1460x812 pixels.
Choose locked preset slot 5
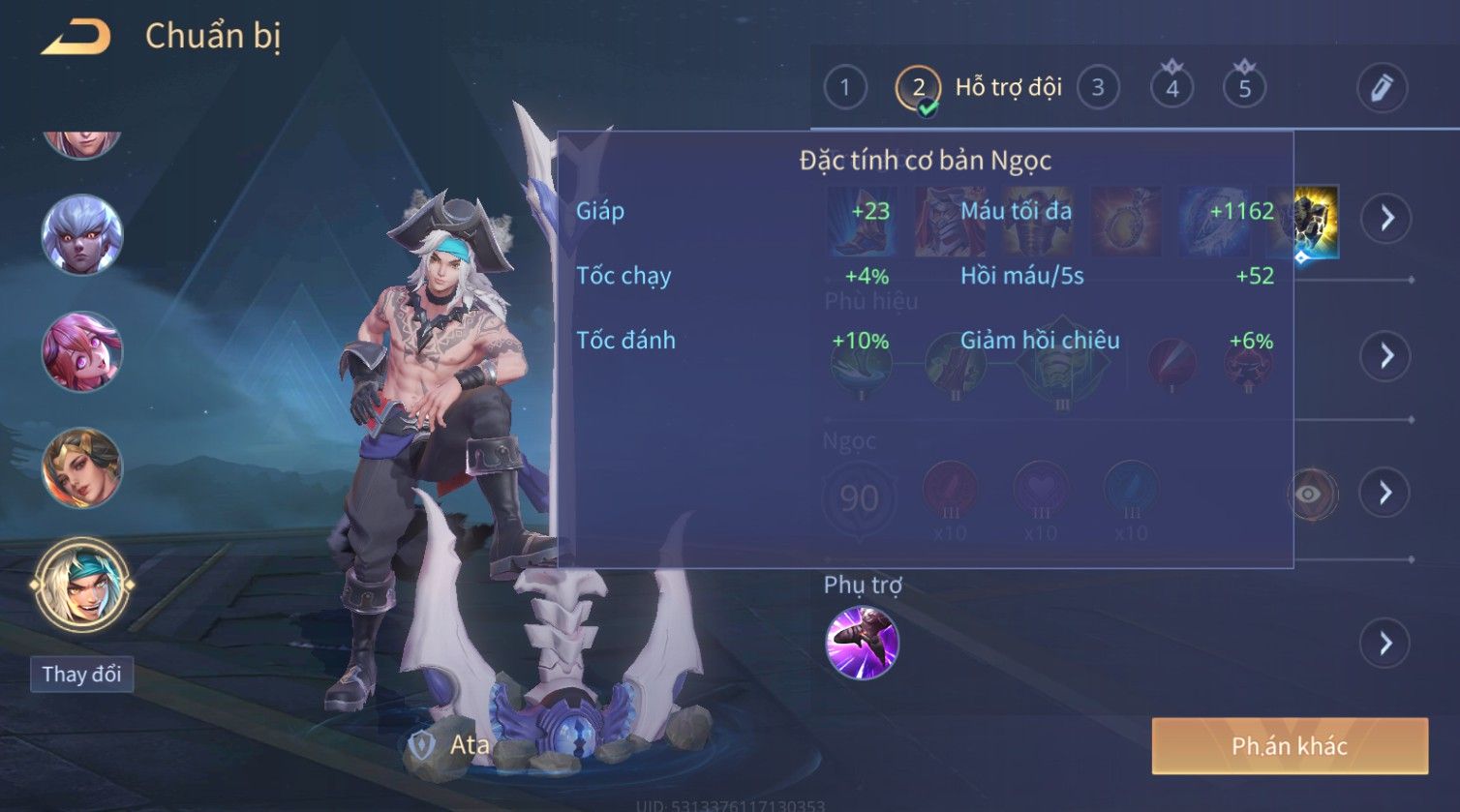point(1244,88)
